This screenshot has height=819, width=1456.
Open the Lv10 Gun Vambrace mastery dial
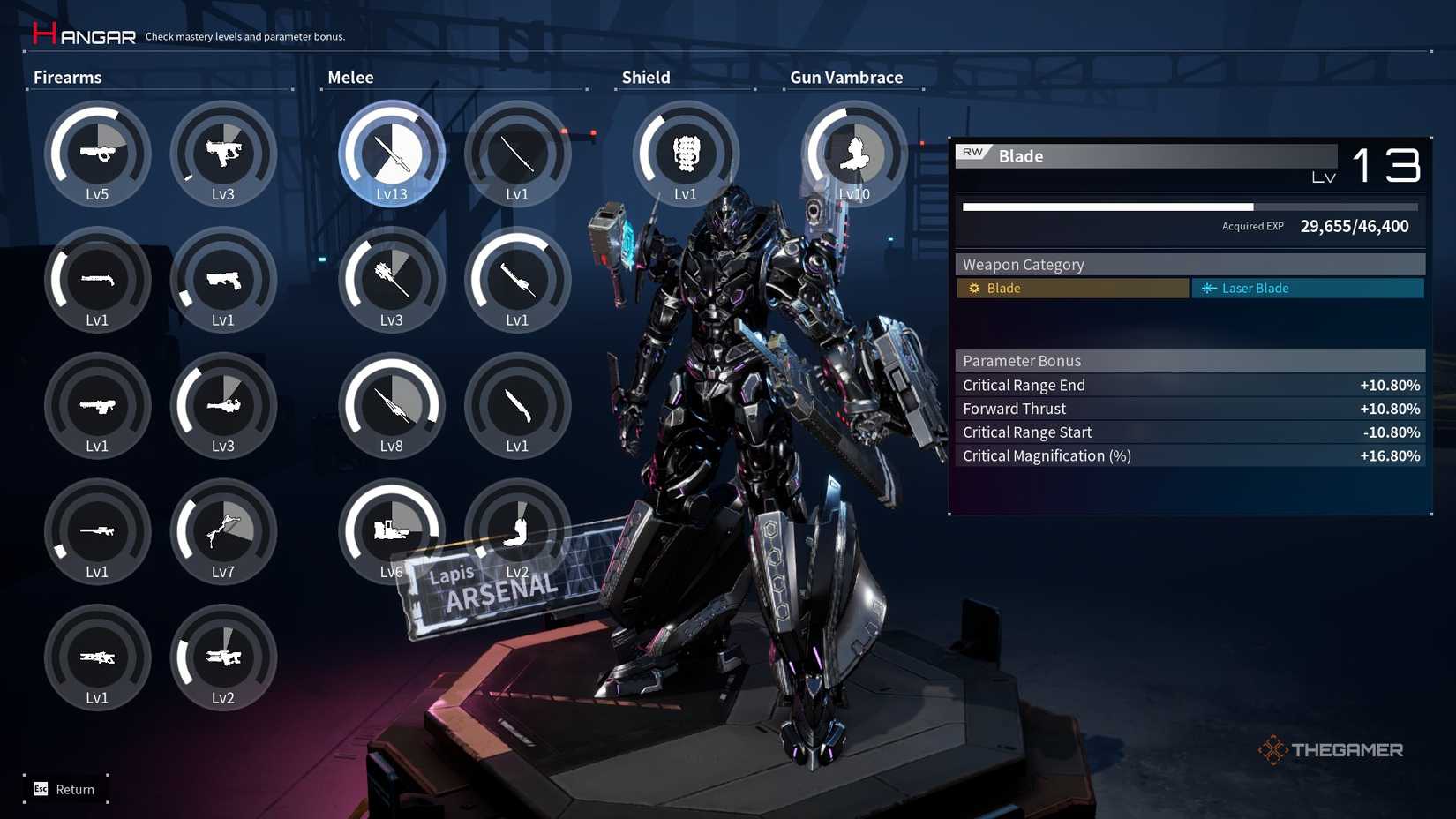(852, 154)
